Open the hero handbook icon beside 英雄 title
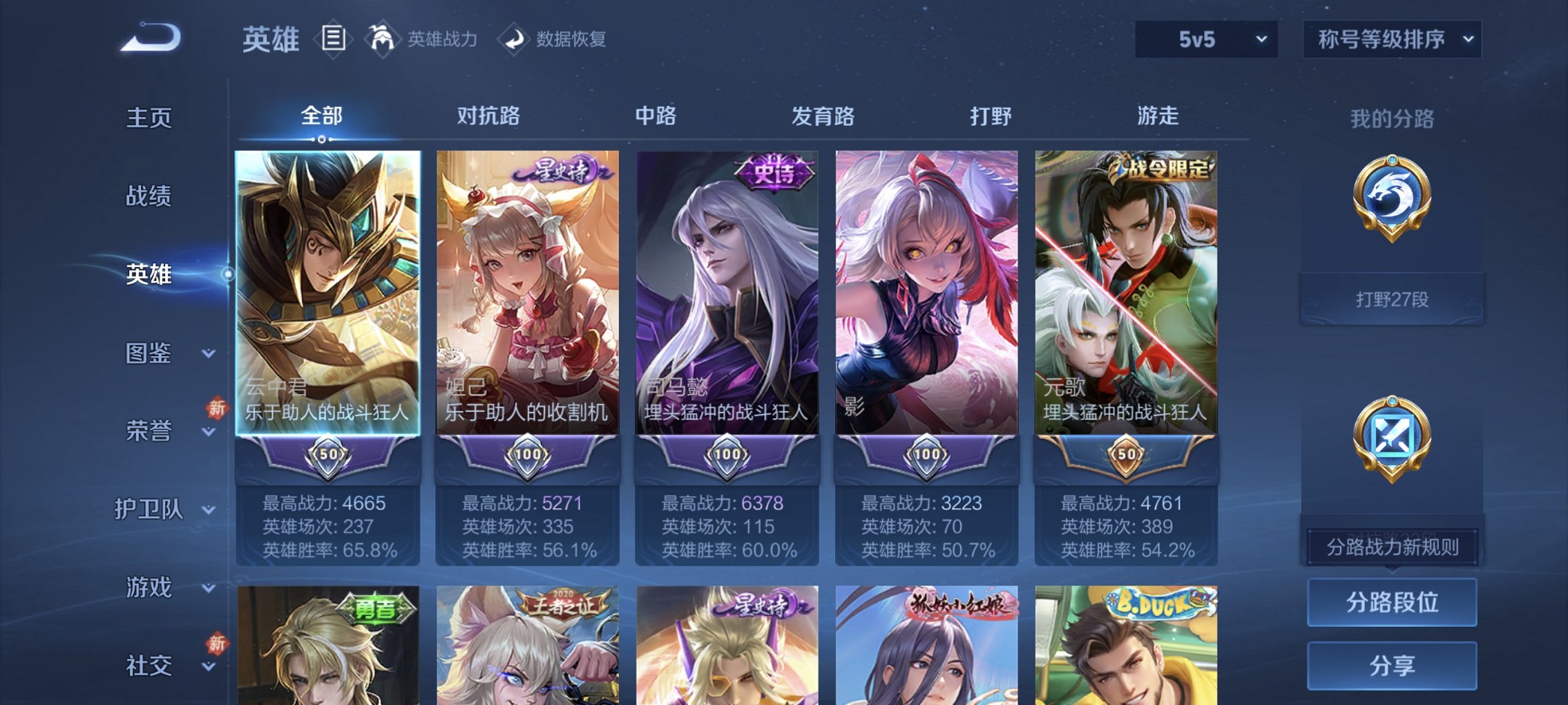1568x705 pixels. [334, 38]
